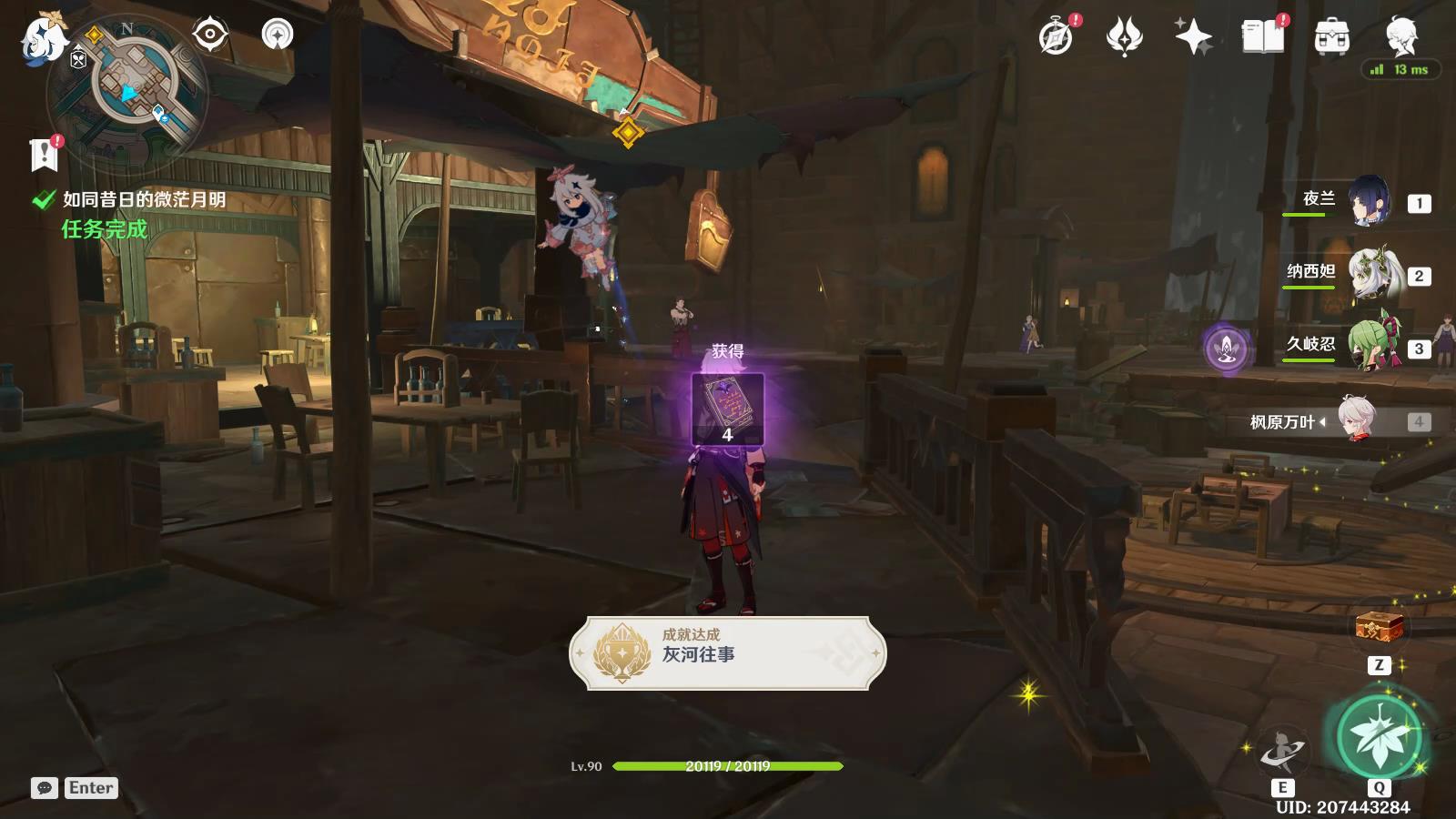This screenshot has width=1456, height=819.
Task: Open the character profile icon
Action: pos(1401,36)
